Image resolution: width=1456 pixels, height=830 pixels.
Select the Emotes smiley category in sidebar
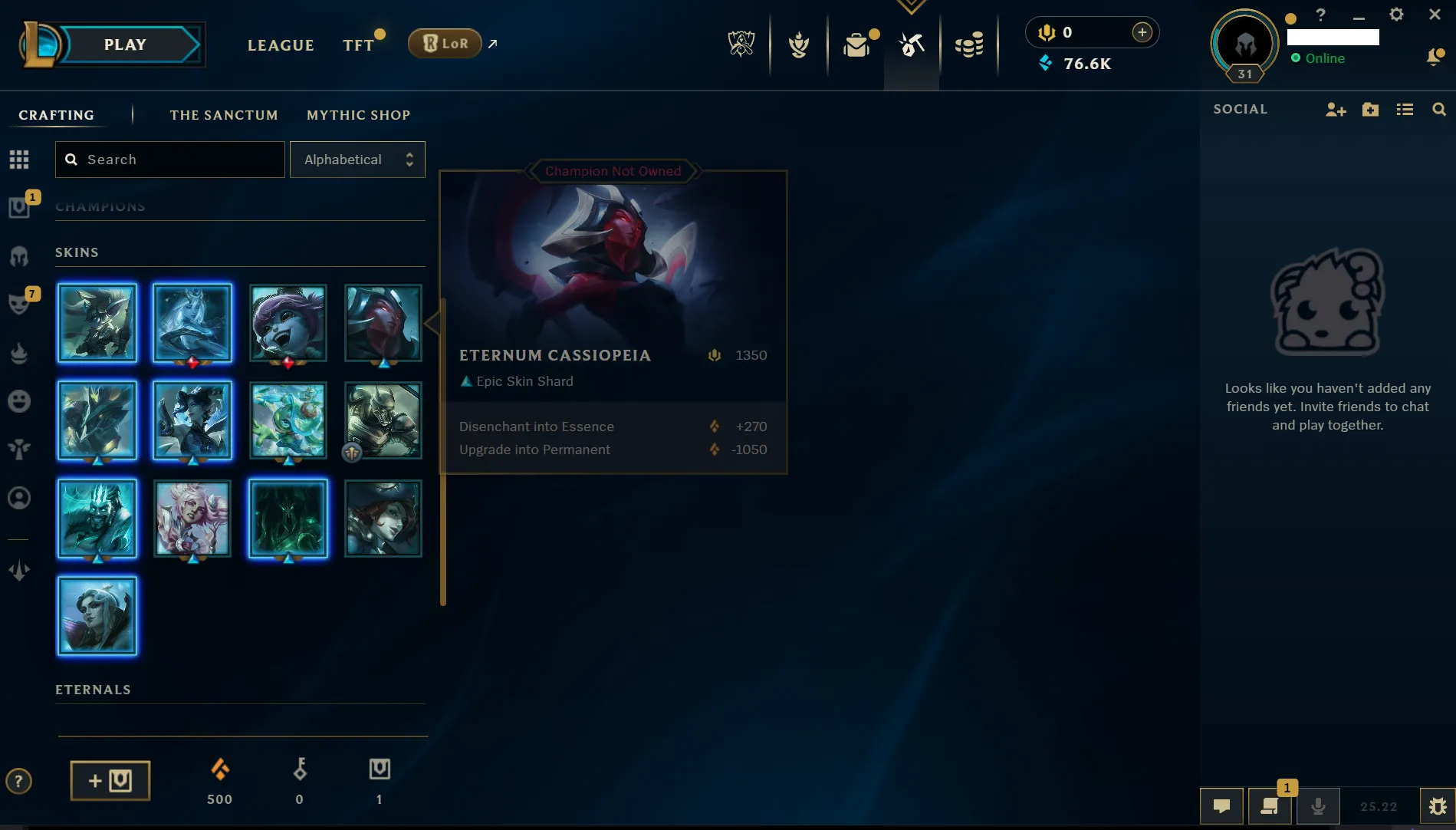click(x=19, y=401)
